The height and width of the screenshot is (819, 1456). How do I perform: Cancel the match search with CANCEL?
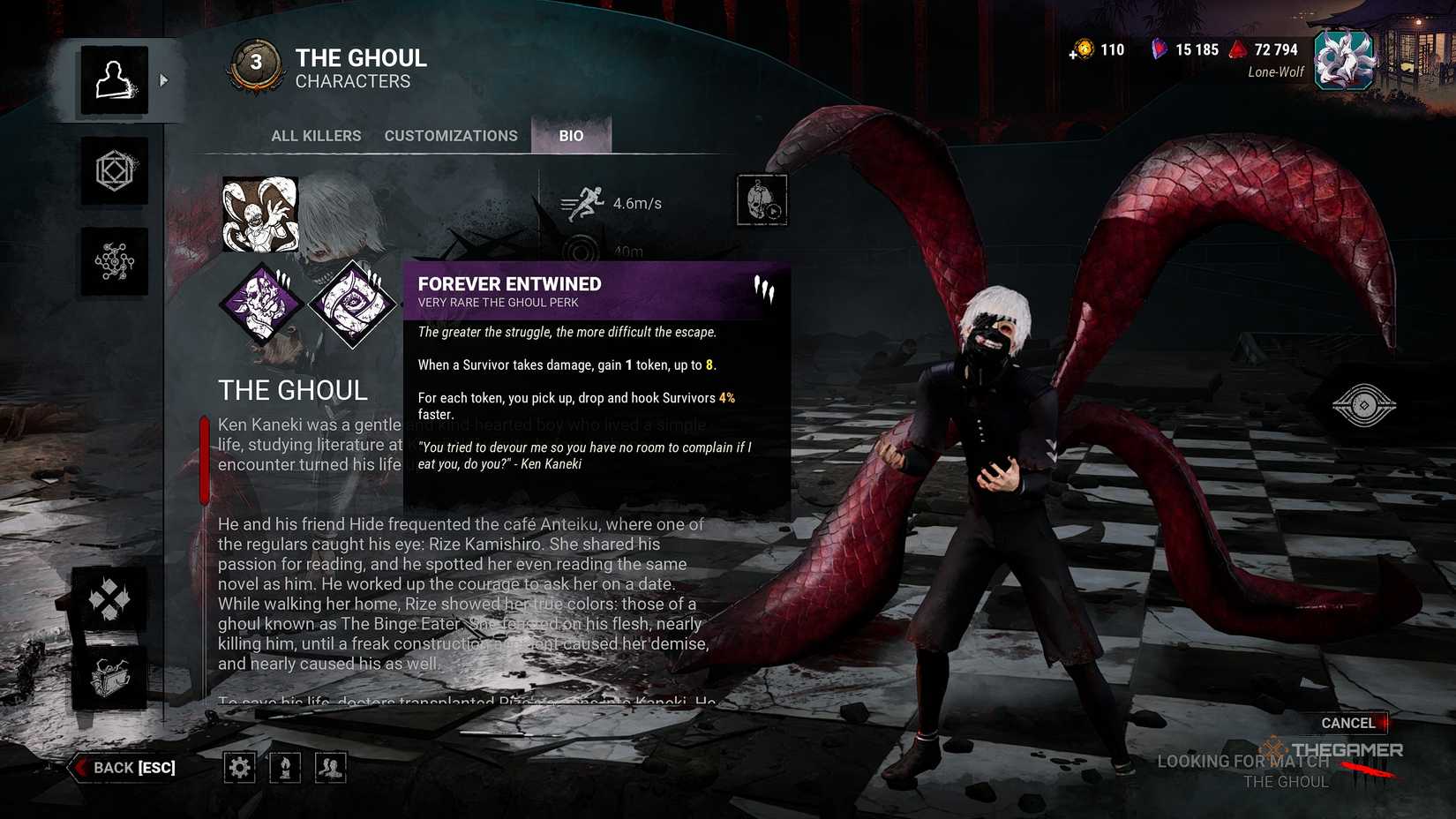click(1348, 723)
